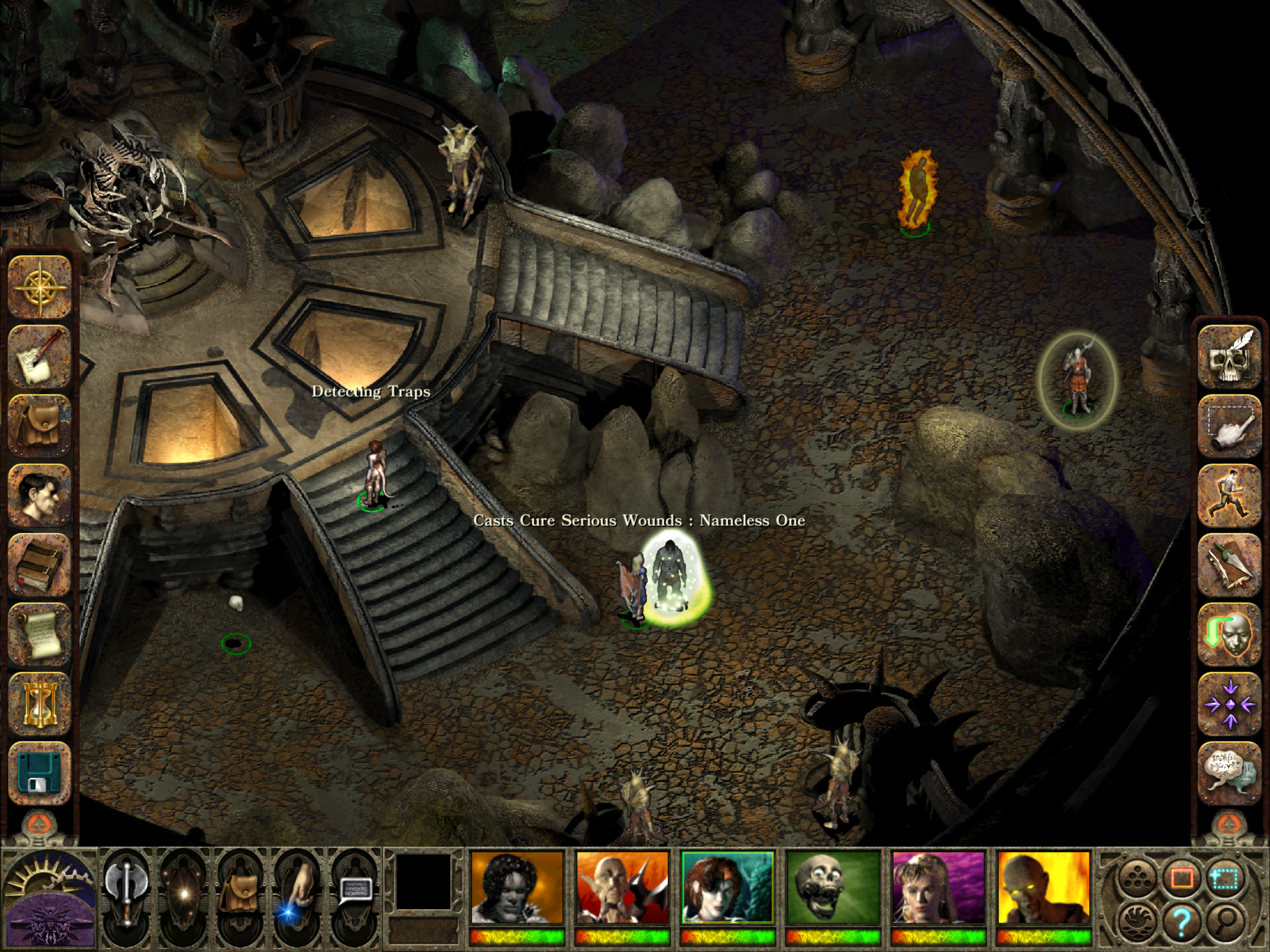Screen dimensions: 1270x952
Task: Select the Nameless One's portrait
Action: coord(517,888)
